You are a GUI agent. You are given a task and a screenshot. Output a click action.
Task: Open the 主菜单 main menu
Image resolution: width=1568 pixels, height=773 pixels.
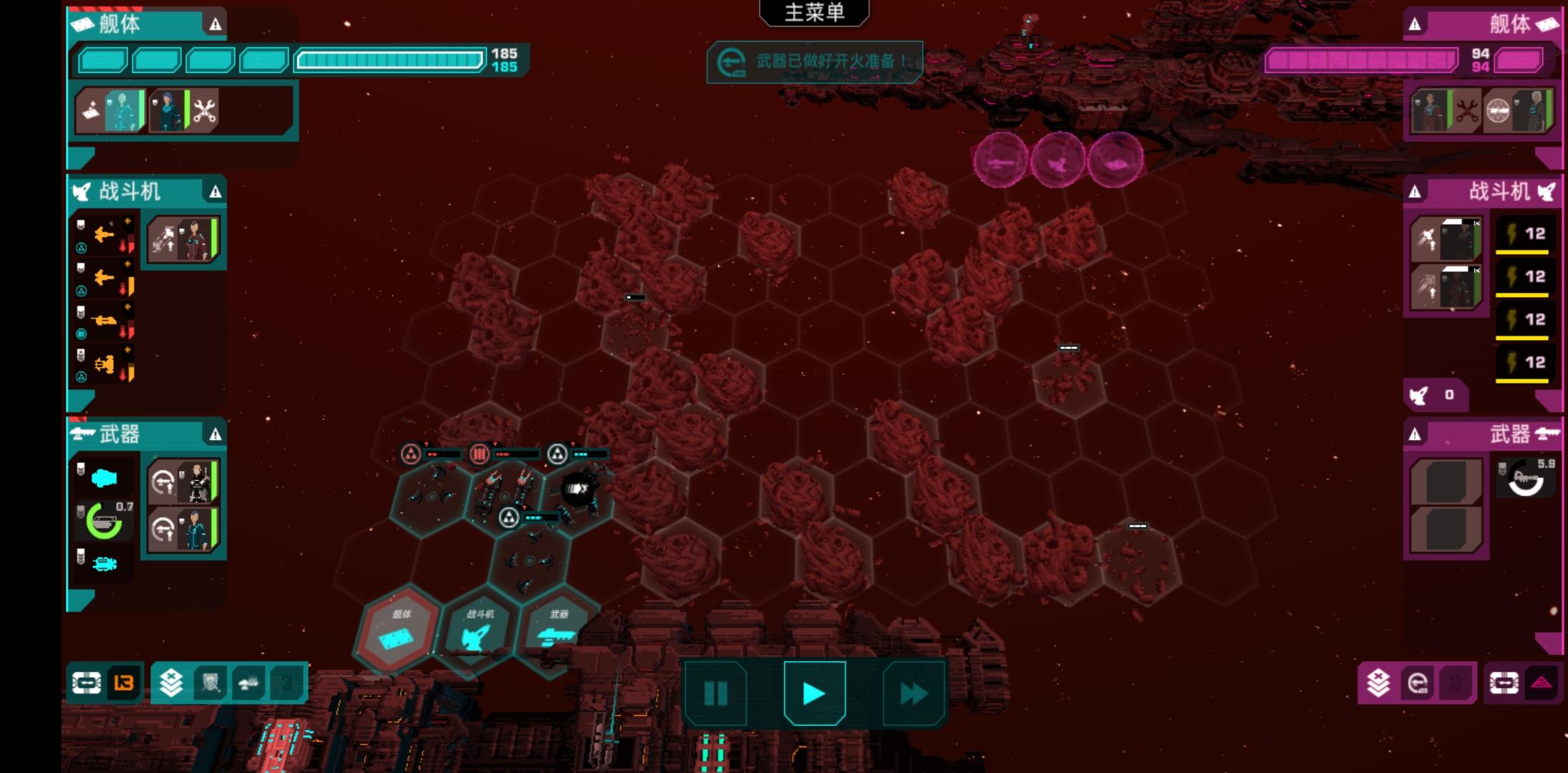click(814, 13)
